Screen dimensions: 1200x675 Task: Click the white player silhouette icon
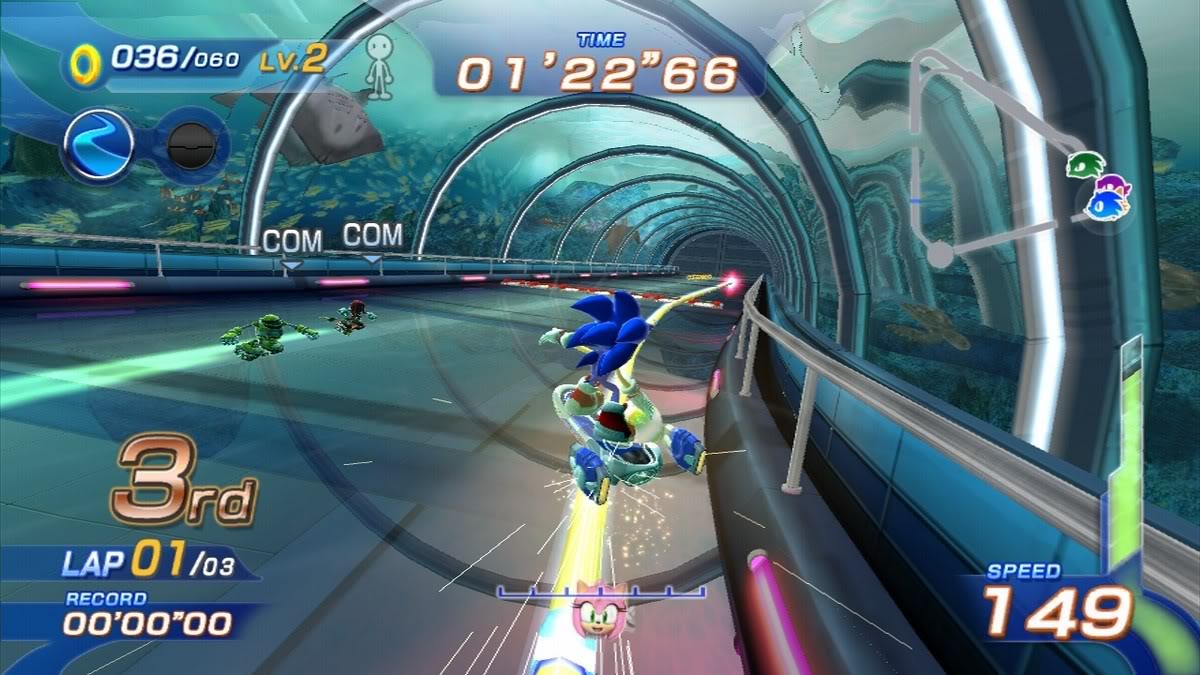[378, 66]
